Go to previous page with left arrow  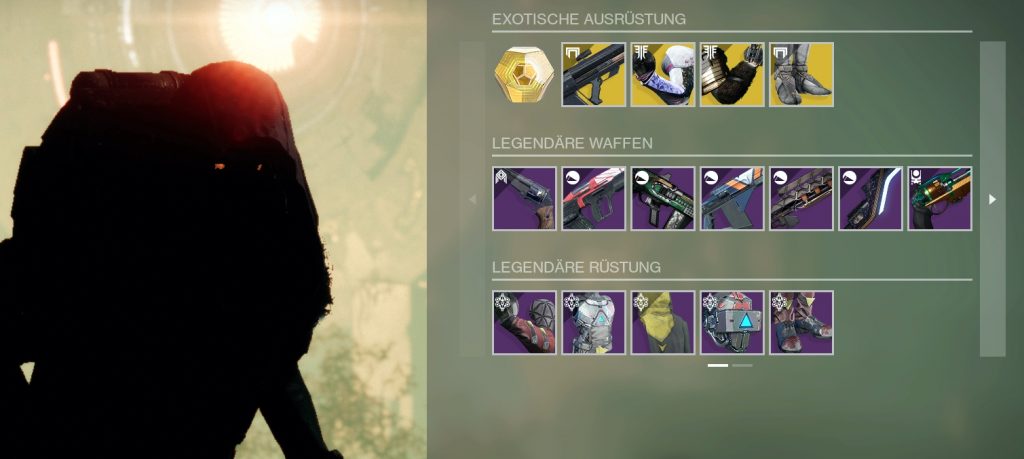click(472, 199)
